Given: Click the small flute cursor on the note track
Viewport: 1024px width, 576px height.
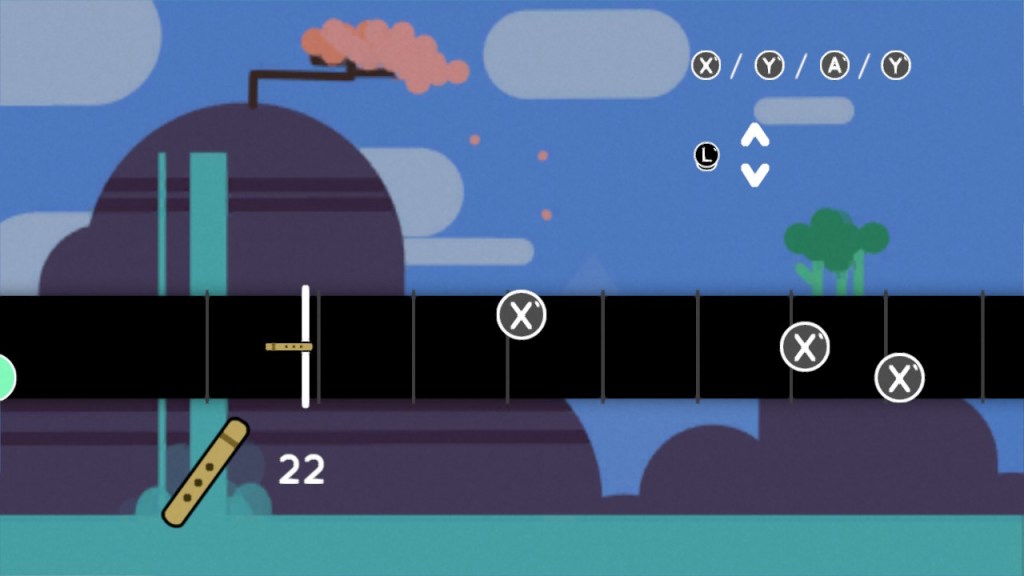Looking at the screenshot, I should (x=288, y=347).
